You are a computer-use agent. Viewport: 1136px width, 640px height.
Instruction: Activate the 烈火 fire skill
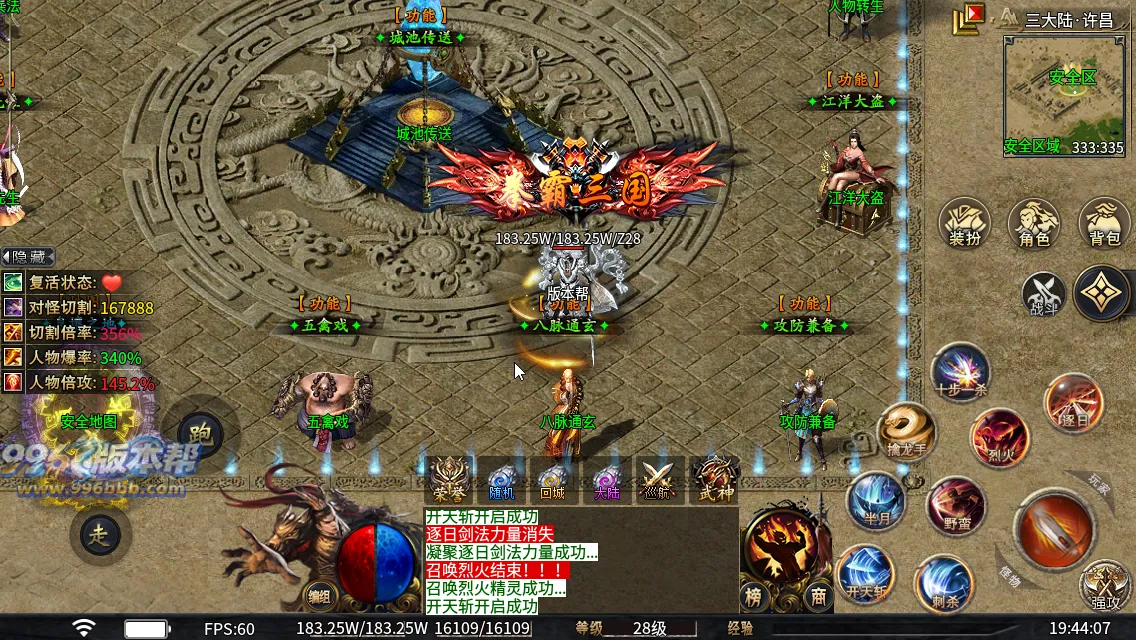[x=998, y=437]
